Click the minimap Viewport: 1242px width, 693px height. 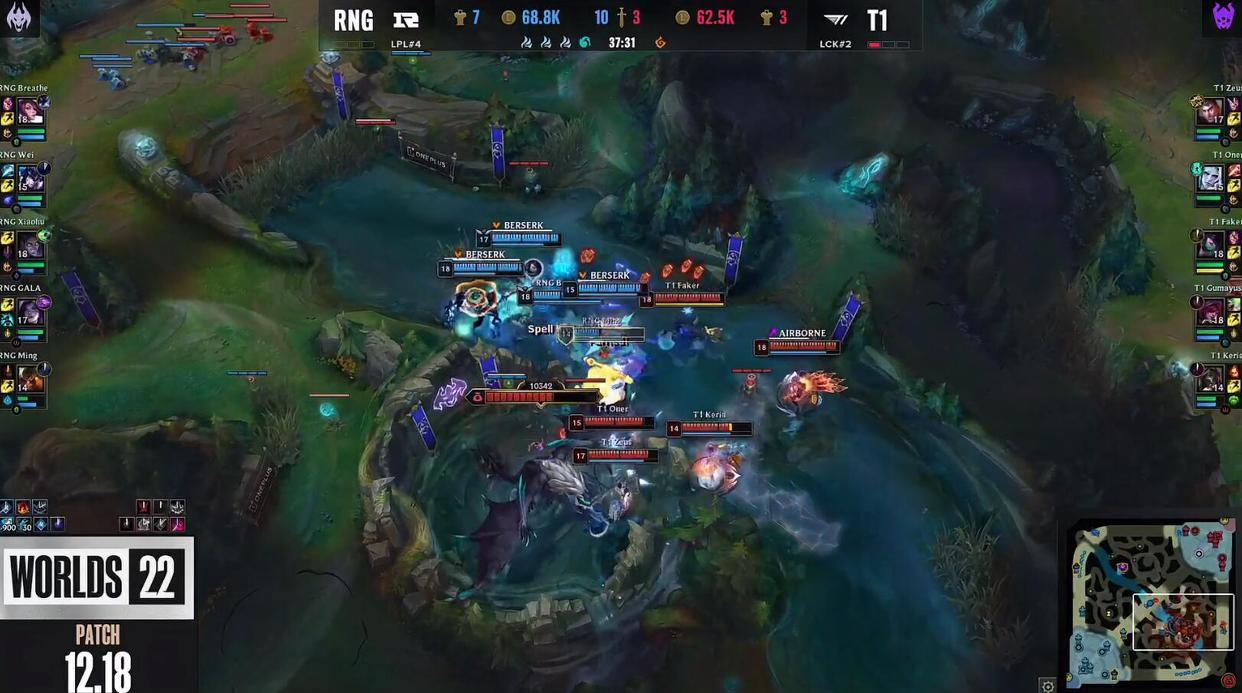click(x=1152, y=602)
